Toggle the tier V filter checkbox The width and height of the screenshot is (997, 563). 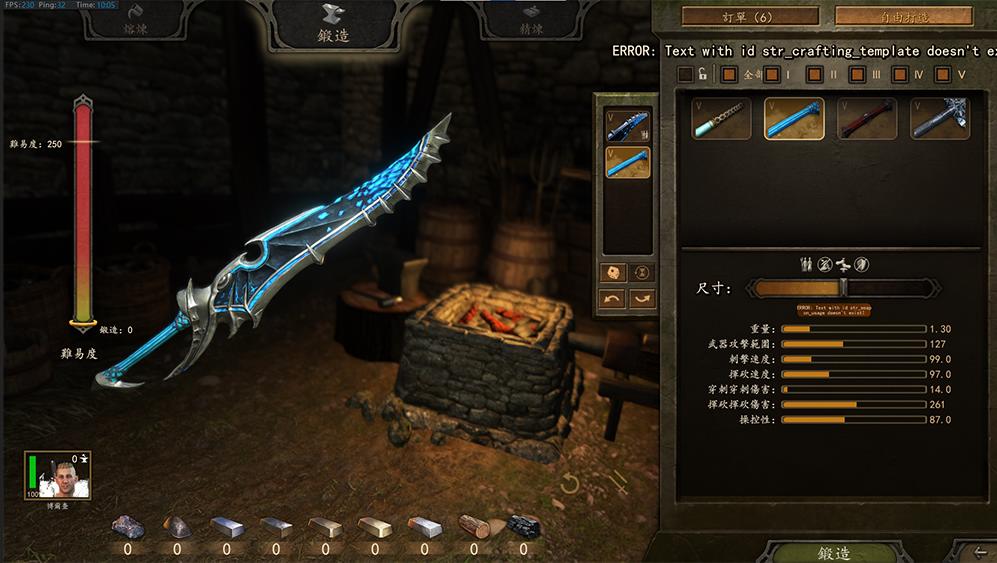point(943,74)
